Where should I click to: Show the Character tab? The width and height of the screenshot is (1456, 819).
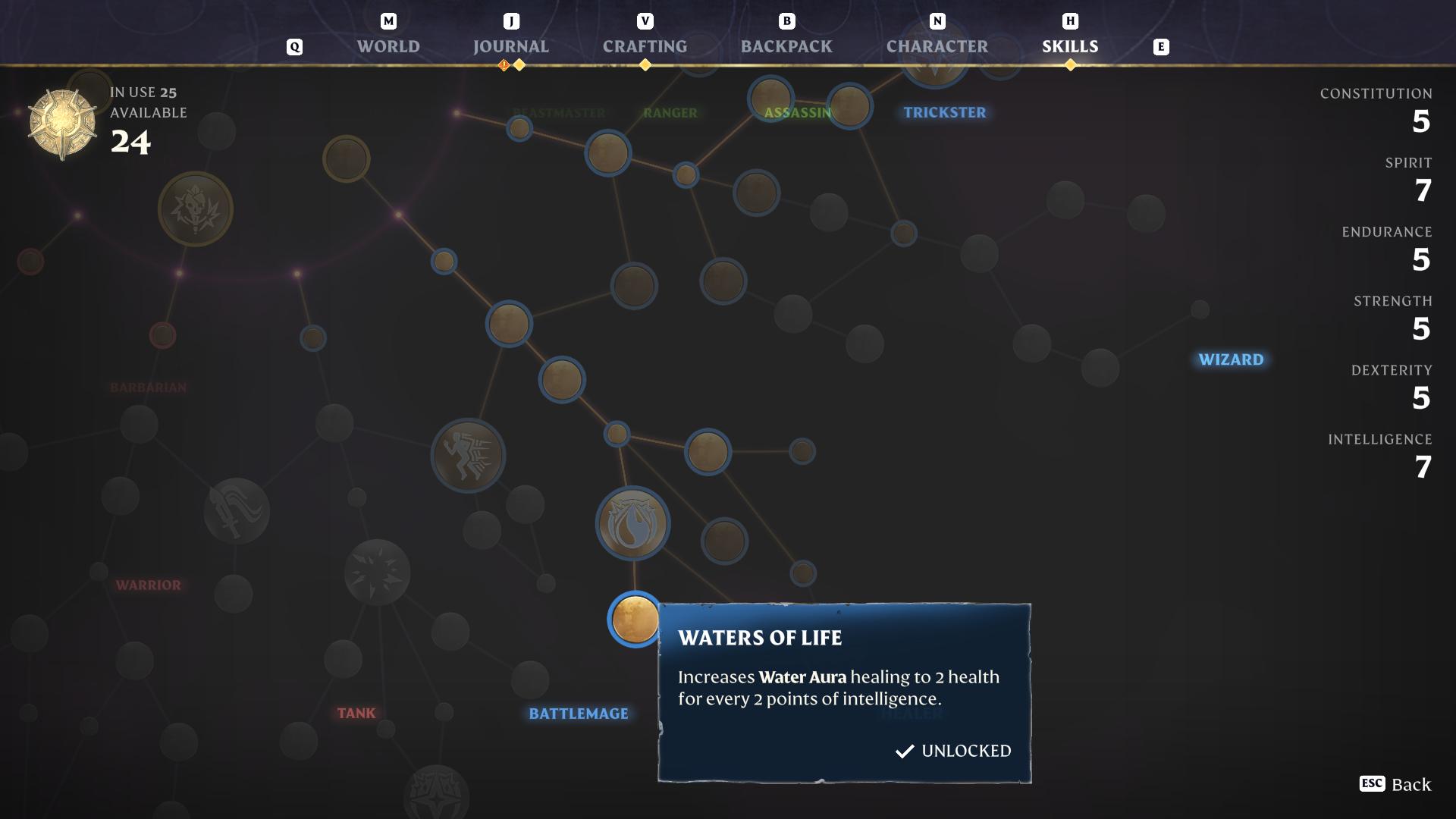click(x=937, y=46)
